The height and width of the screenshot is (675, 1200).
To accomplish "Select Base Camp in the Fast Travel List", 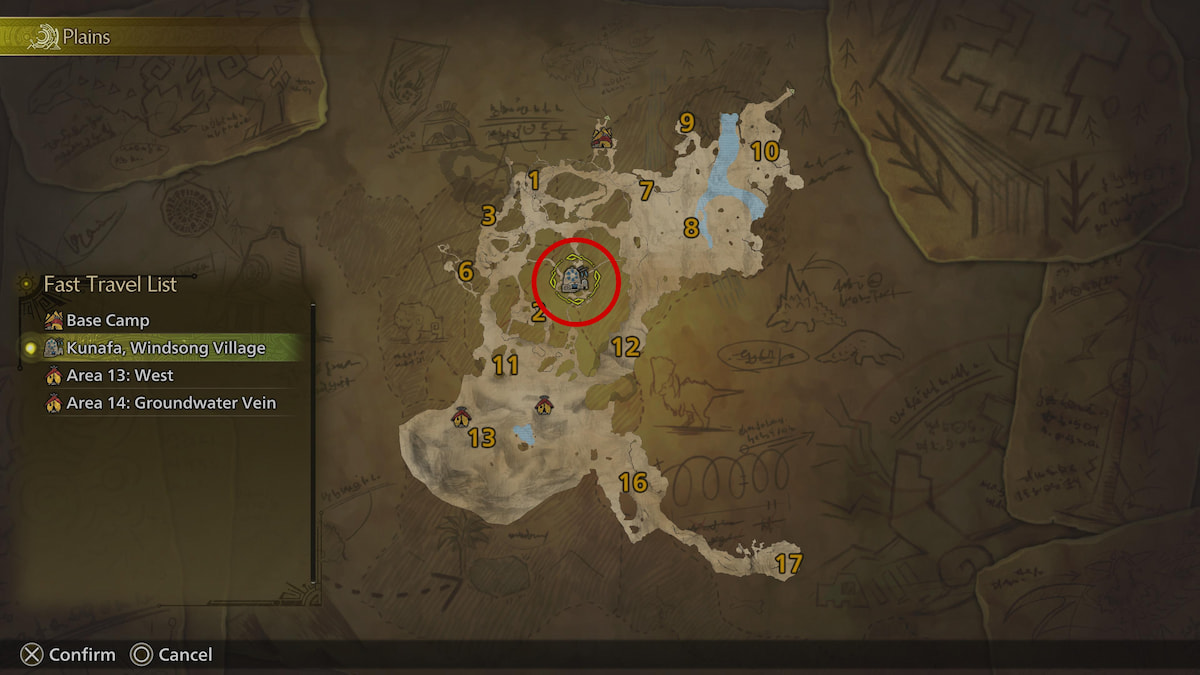I will (x=107, y=321).
